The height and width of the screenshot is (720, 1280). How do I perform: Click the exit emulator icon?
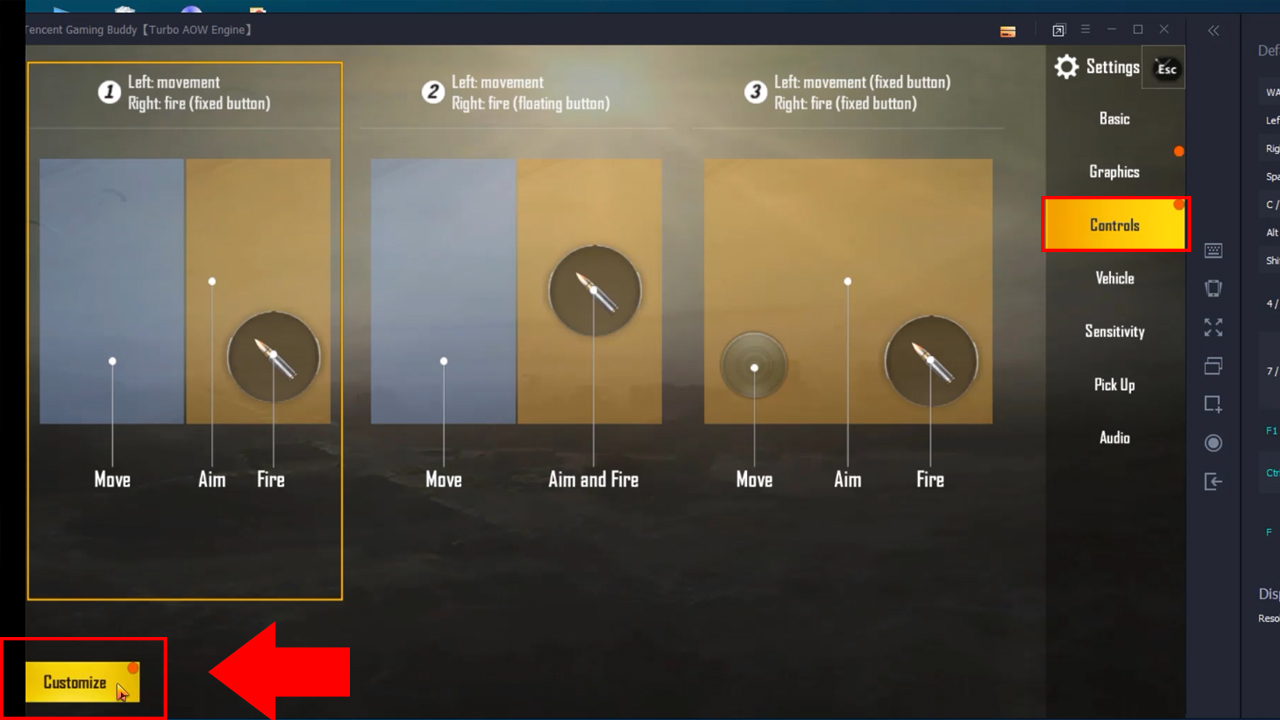point(1213,481)
